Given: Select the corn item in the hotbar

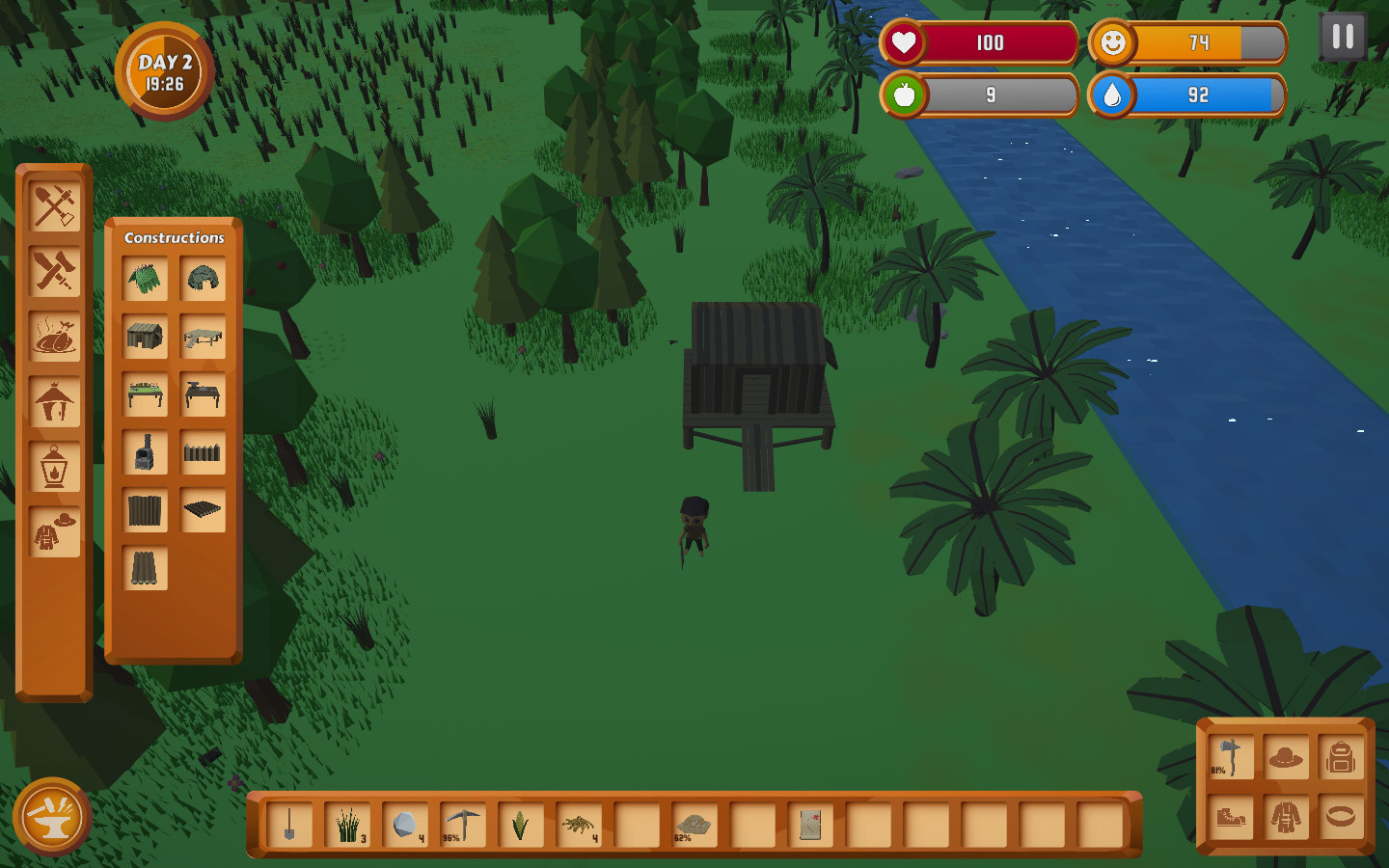Looking at the screenshot, I should click(520, 827).
